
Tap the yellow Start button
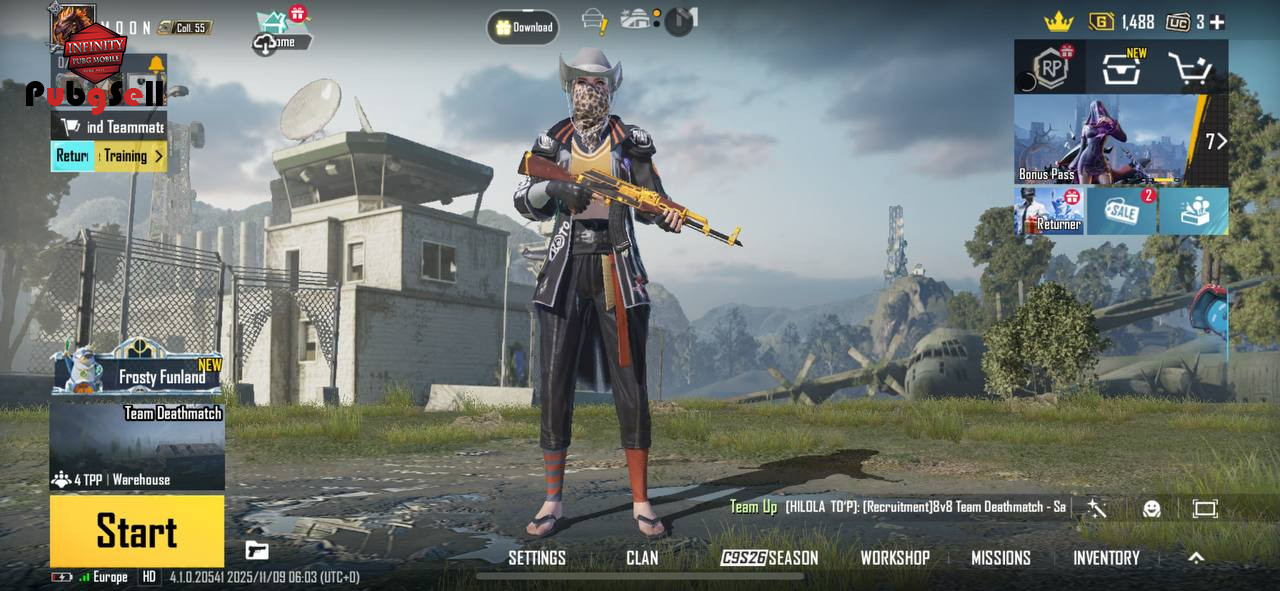[137, 531]
